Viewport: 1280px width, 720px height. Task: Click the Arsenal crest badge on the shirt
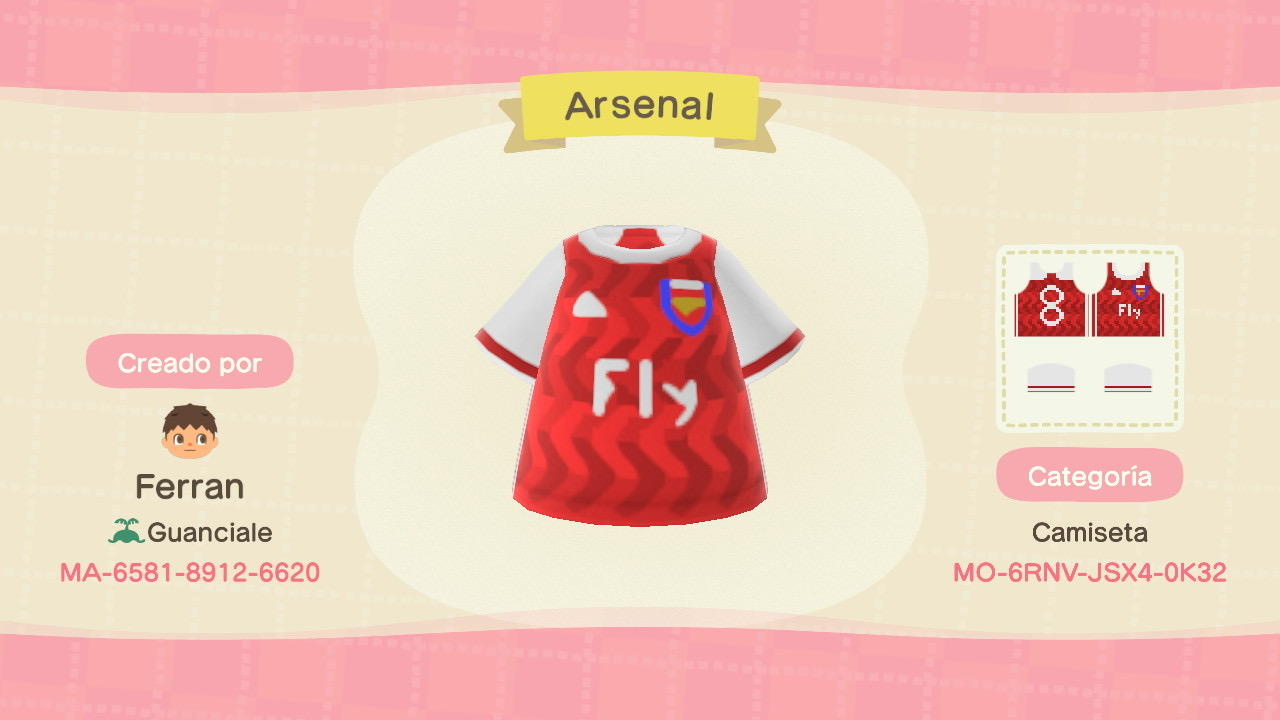tap(685, 305)
